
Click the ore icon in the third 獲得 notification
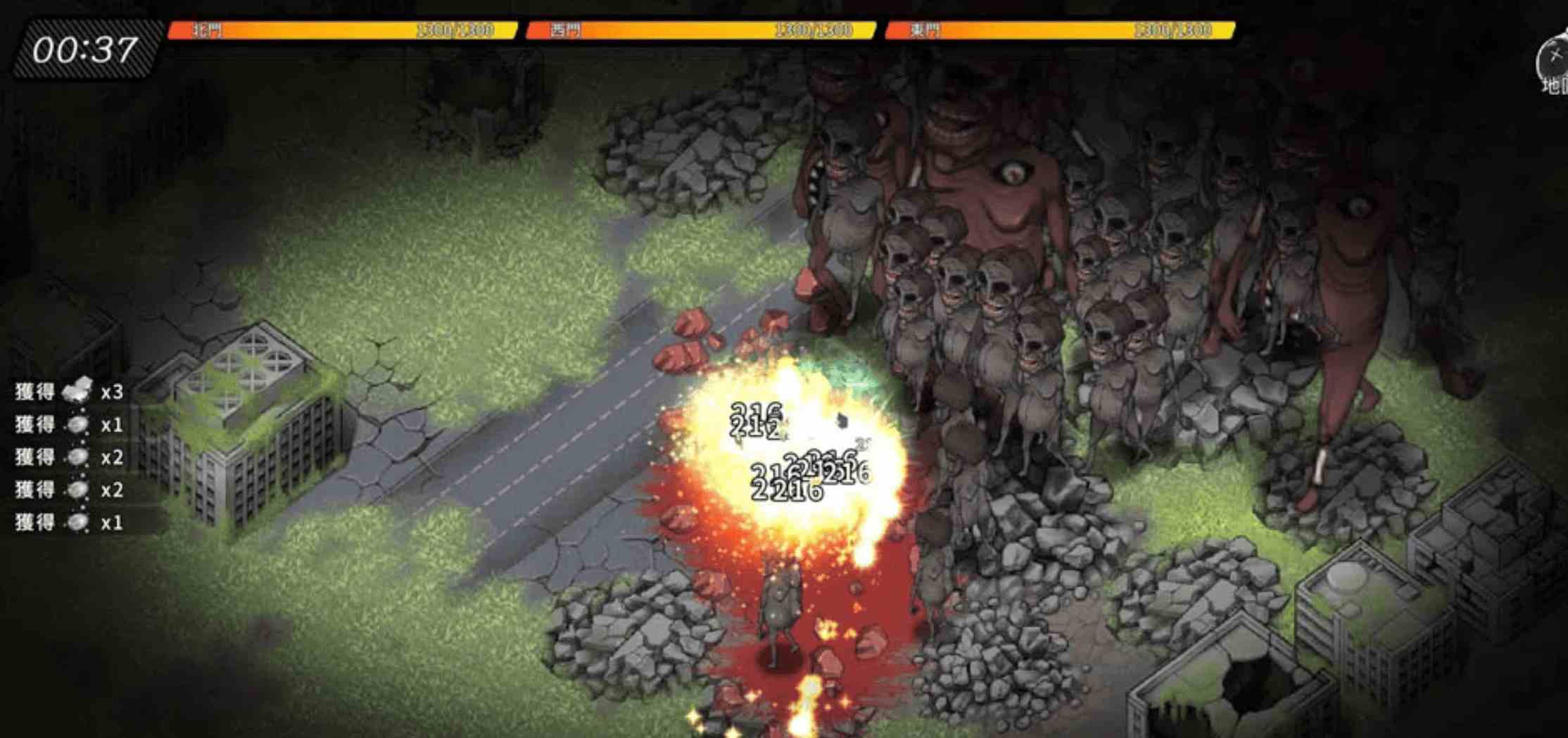click(80, 457)
